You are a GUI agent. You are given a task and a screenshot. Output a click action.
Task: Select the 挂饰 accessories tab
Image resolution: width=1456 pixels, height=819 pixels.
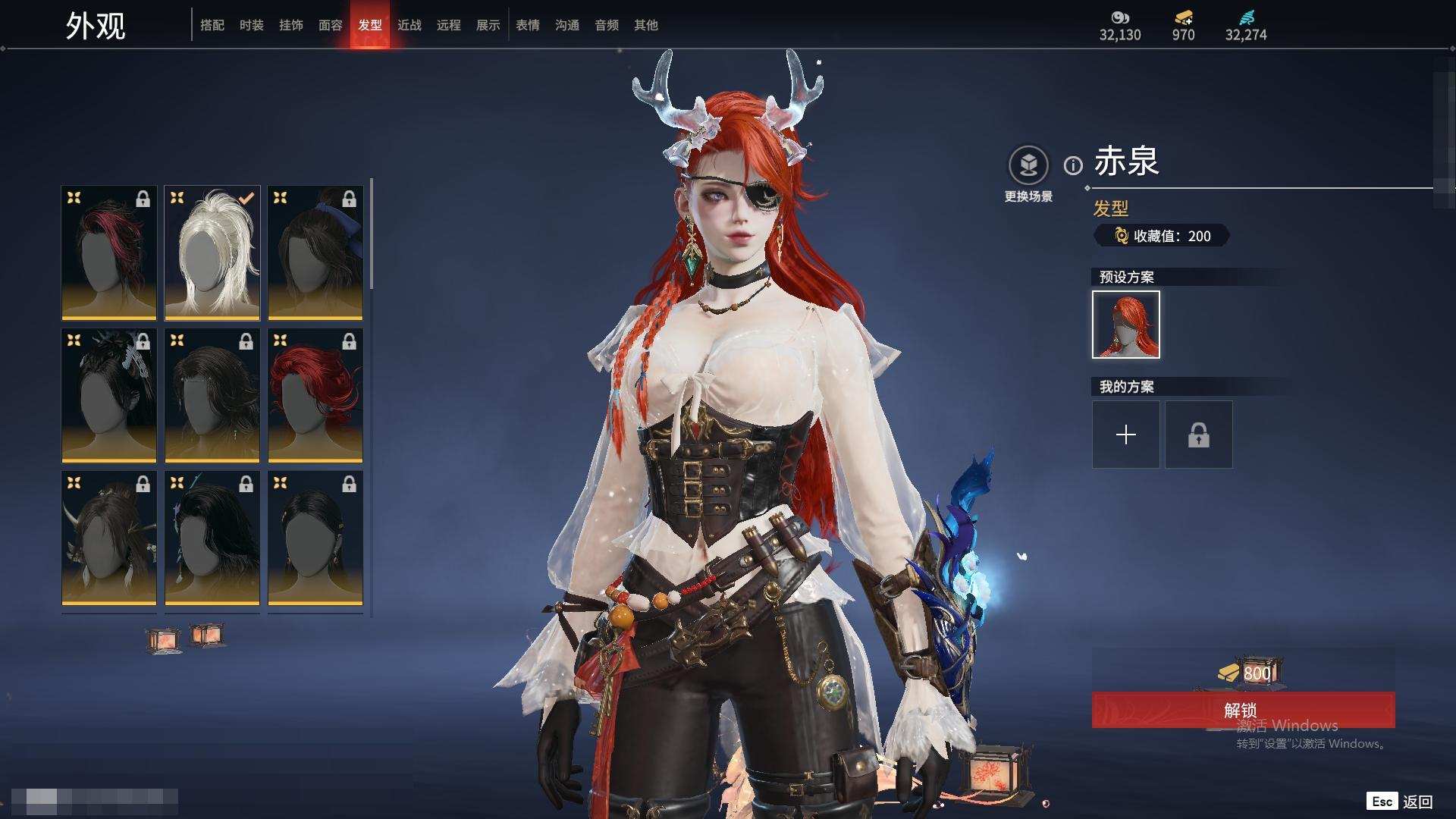[291, 25]
